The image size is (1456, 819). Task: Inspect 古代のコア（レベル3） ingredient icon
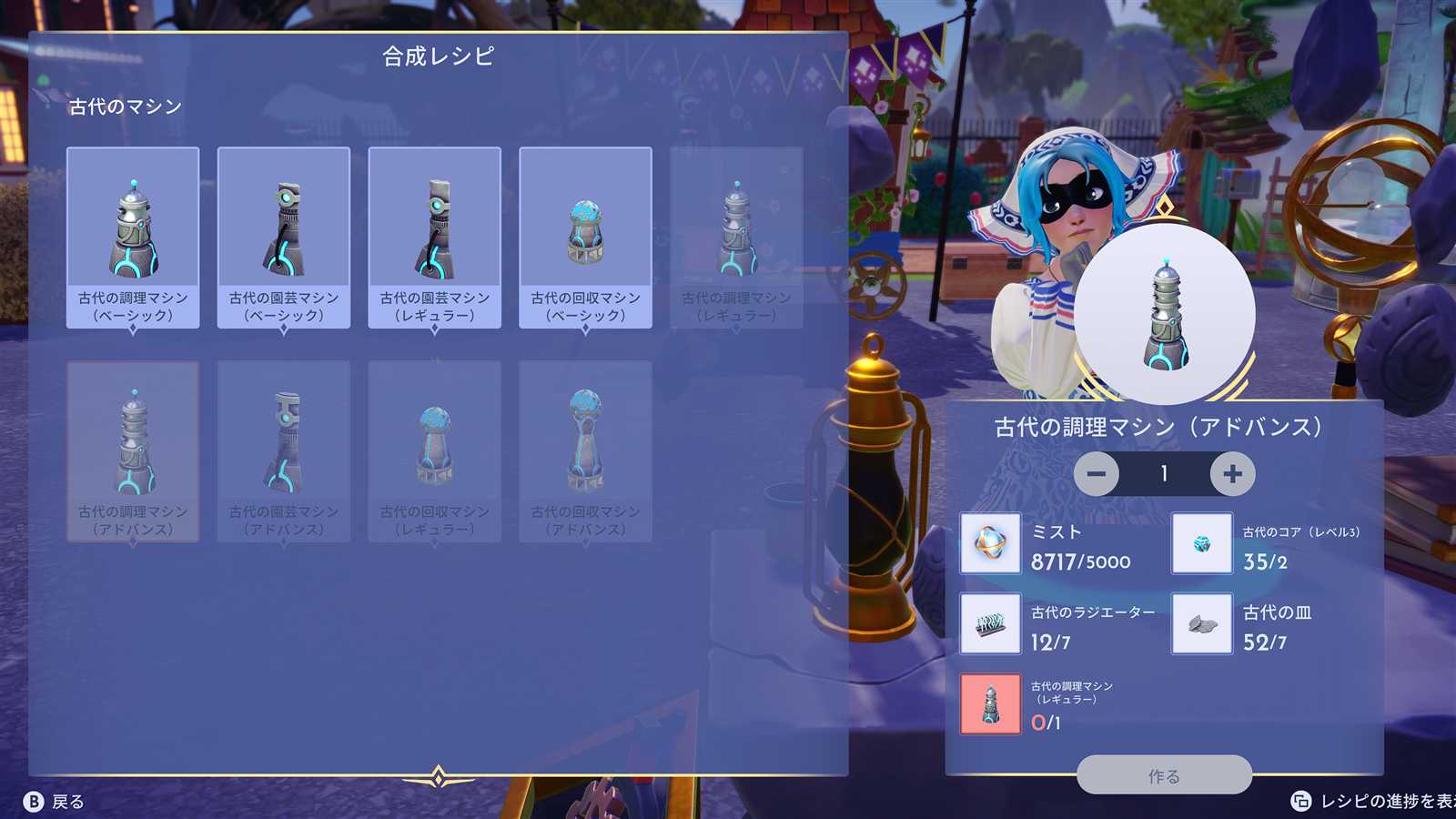coord(1201,544)
